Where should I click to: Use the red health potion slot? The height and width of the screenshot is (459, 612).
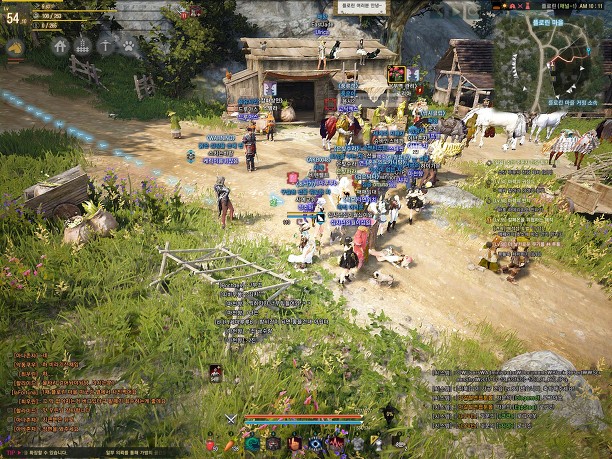pos(211,444)
